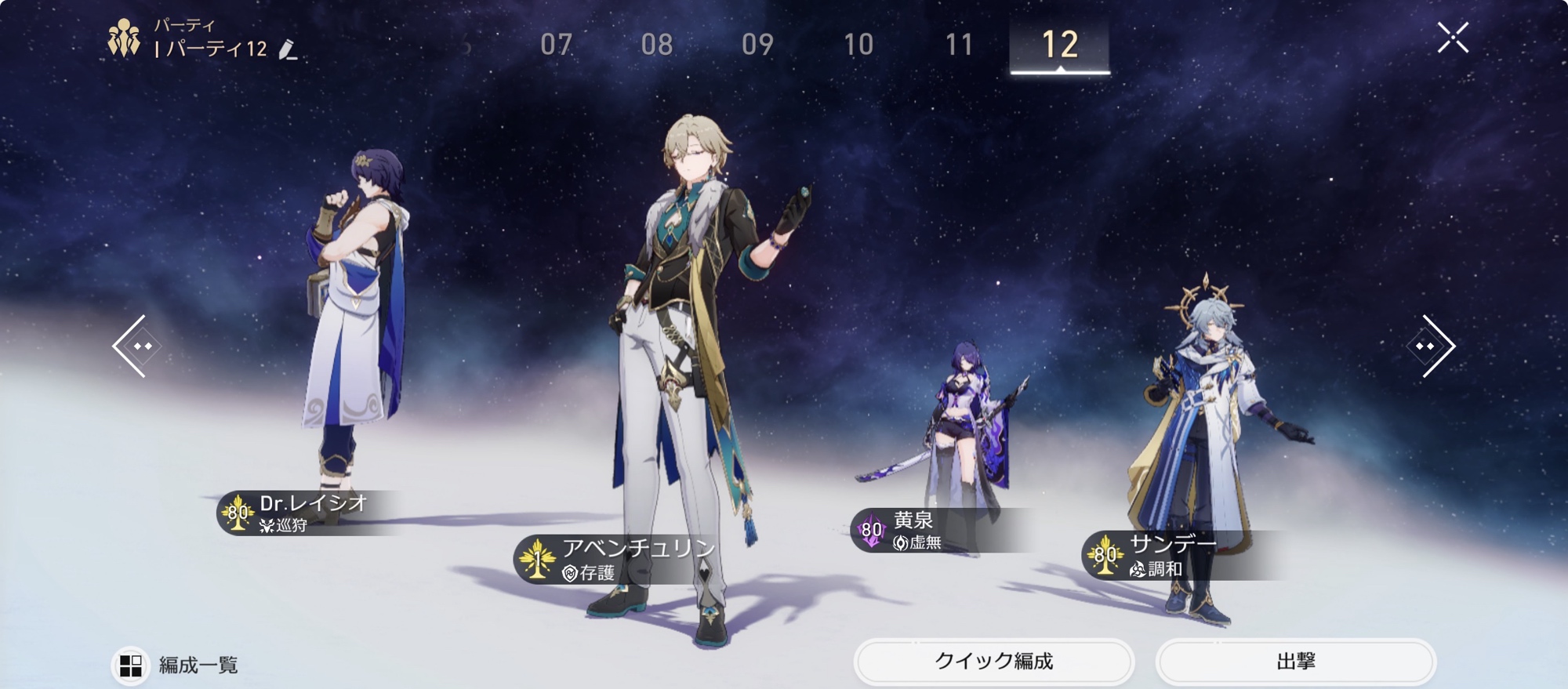The width and height of the screenshot is (1568, 689).
Task: Open the 編成一覧 formation list
Action: coord(177,665)
